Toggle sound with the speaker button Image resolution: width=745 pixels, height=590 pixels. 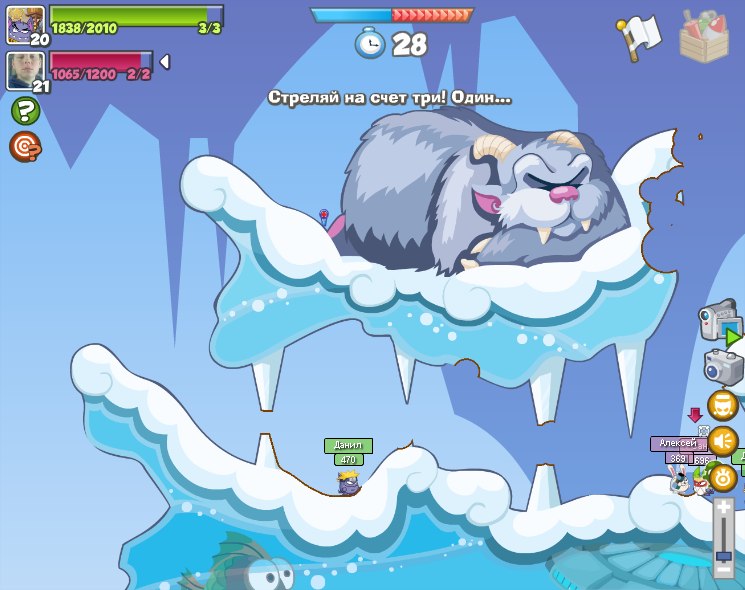coord(722,441)
